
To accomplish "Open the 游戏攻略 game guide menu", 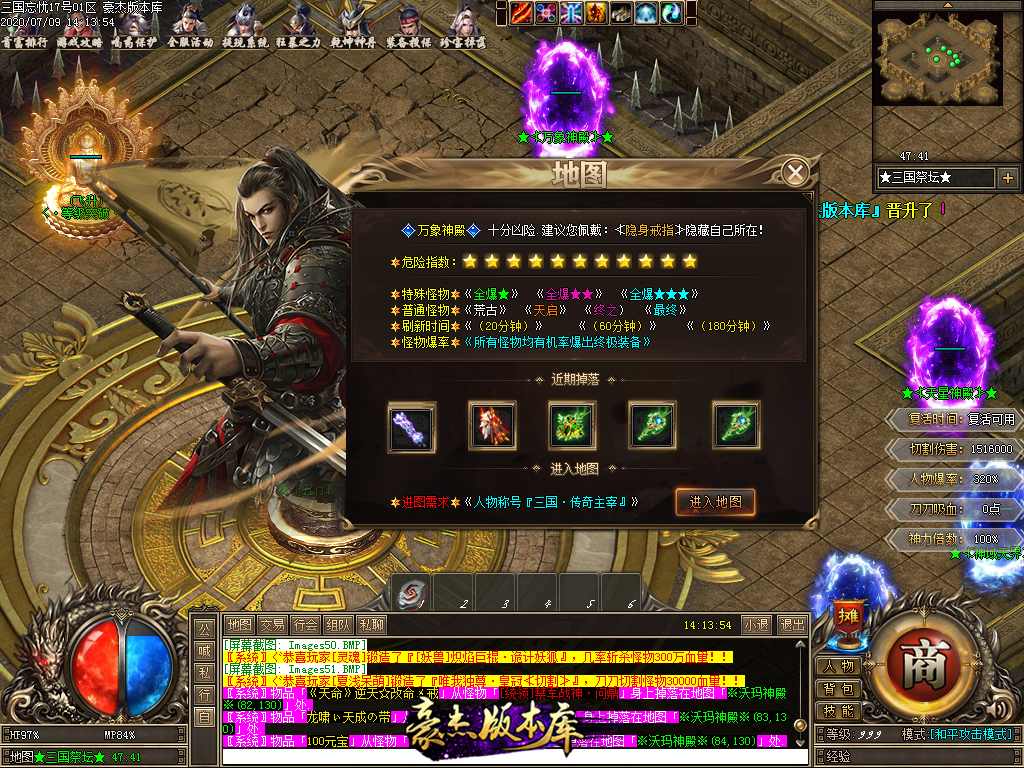I will tap(76, 28).
